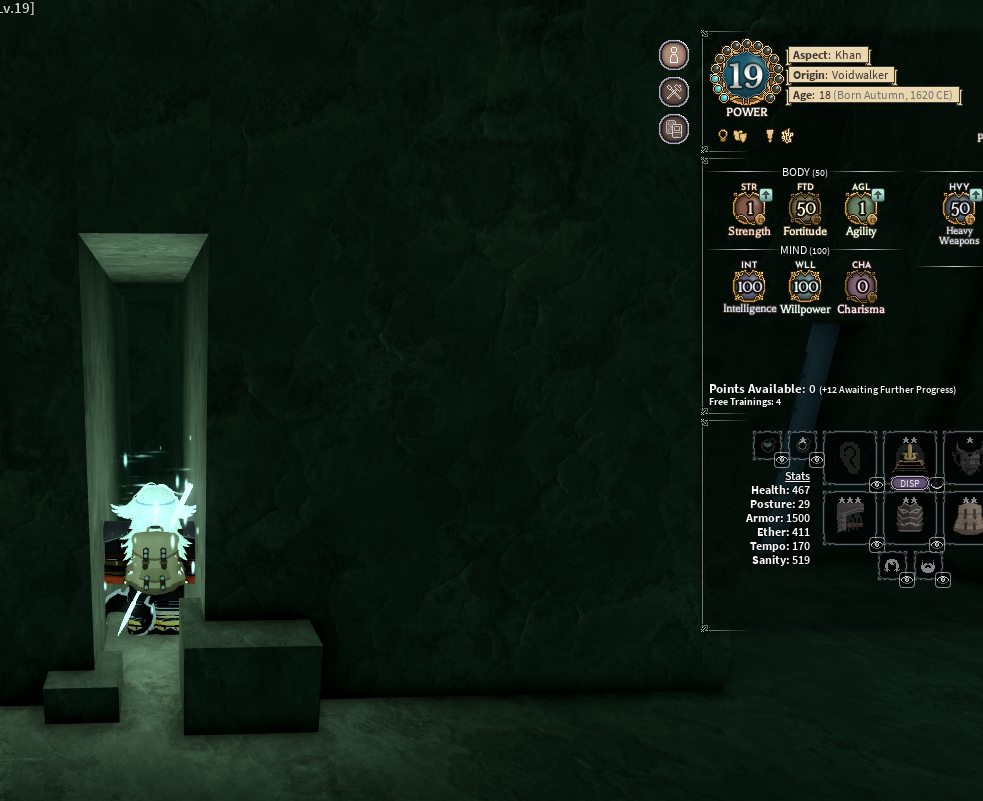Select the Strength stat emblem
This screenshot has height=801, width=983.
coord(749,208)
